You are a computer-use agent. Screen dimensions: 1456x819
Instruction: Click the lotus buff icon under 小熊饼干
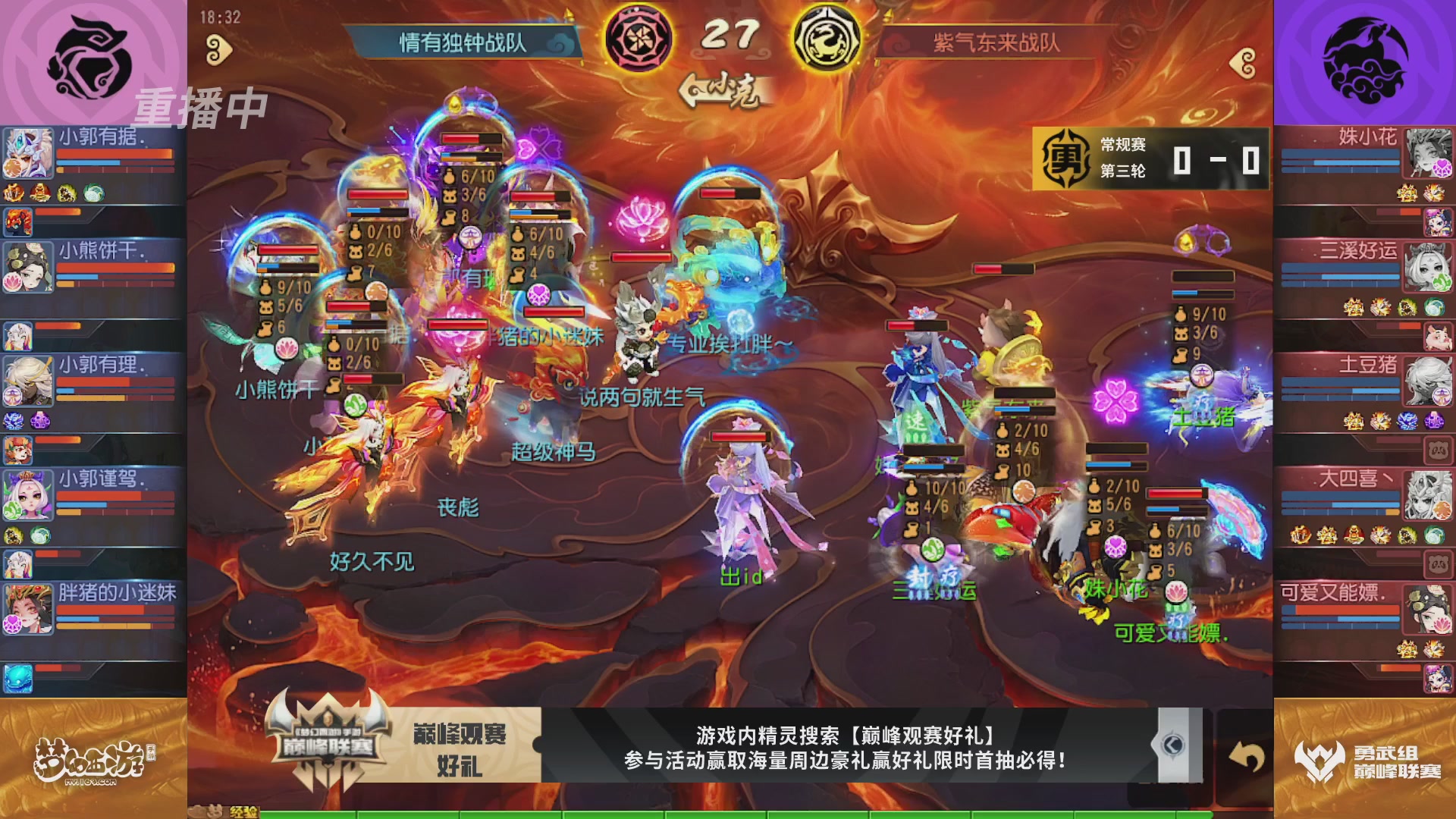14,281
